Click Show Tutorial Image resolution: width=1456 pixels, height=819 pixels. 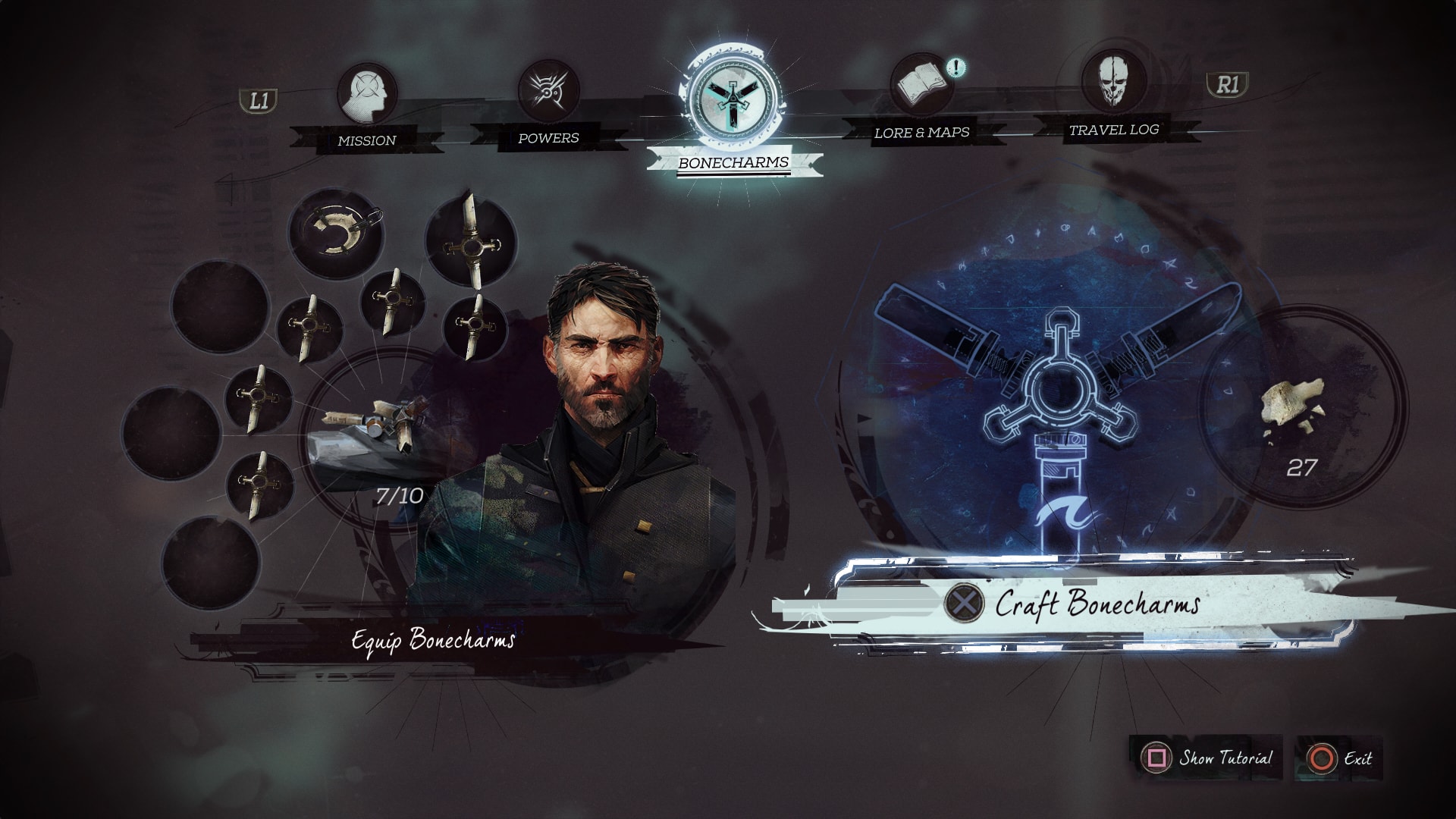click(x=1210, y=758)
